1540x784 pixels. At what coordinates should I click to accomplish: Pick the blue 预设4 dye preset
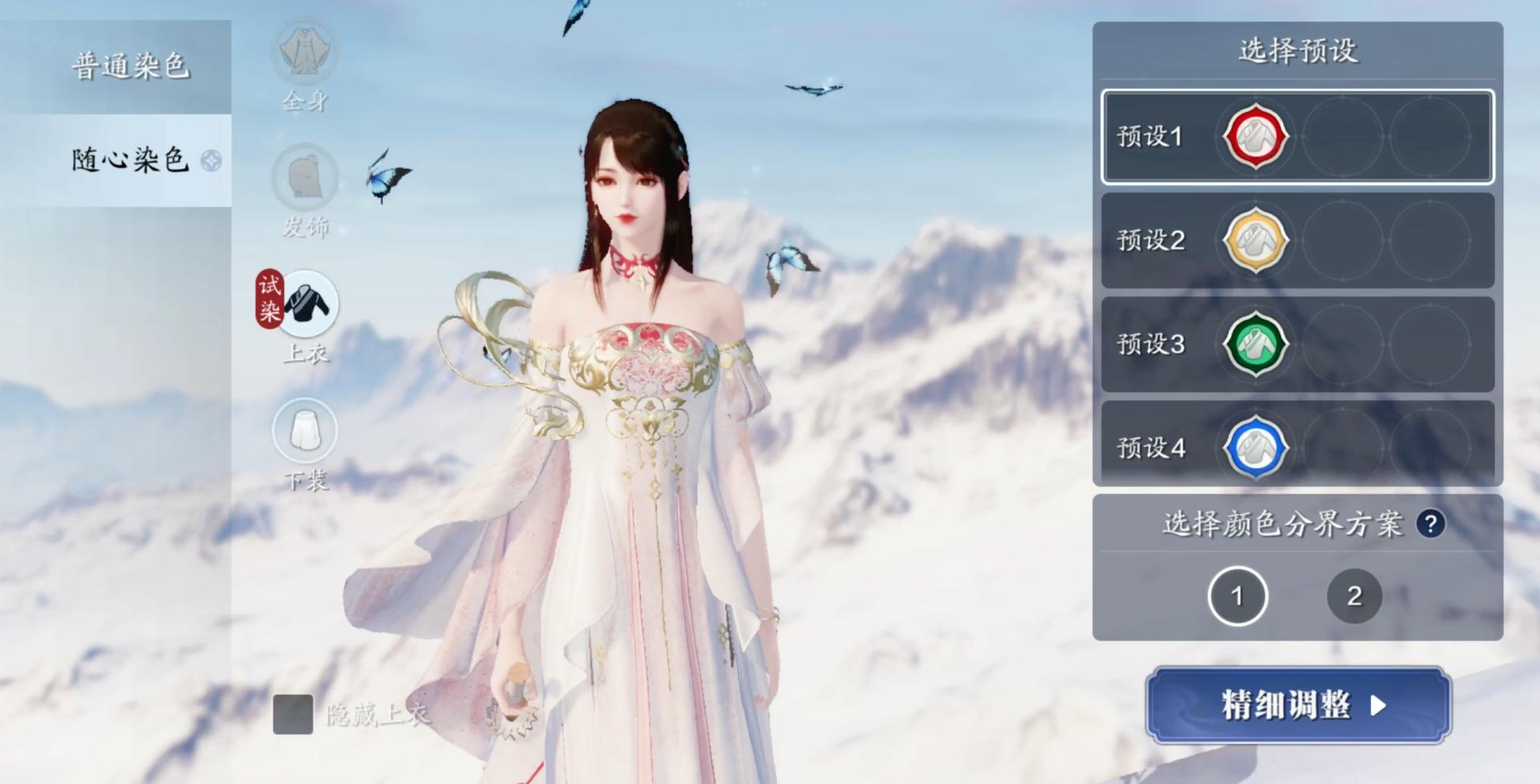click(1255, 447)
